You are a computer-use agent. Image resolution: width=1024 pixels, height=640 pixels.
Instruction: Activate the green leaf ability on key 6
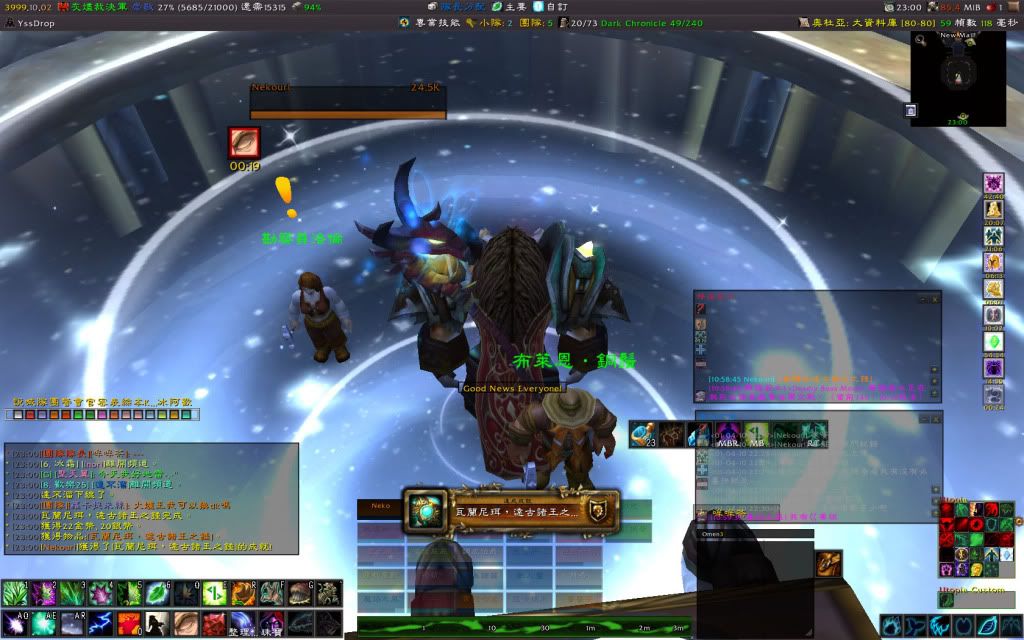tap(158, 593)
